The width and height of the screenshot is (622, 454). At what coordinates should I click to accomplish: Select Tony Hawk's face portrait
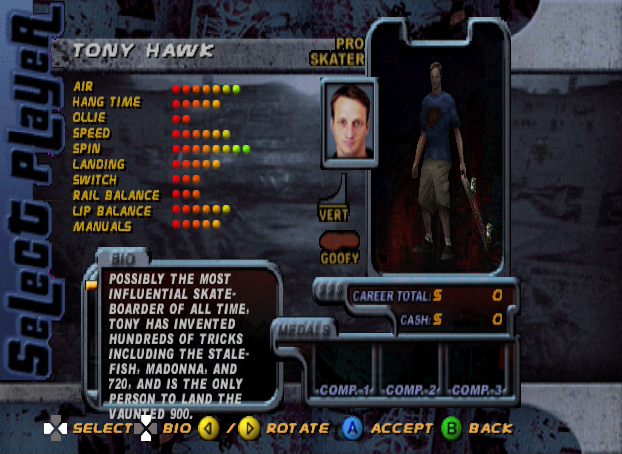tap(348, 123)
